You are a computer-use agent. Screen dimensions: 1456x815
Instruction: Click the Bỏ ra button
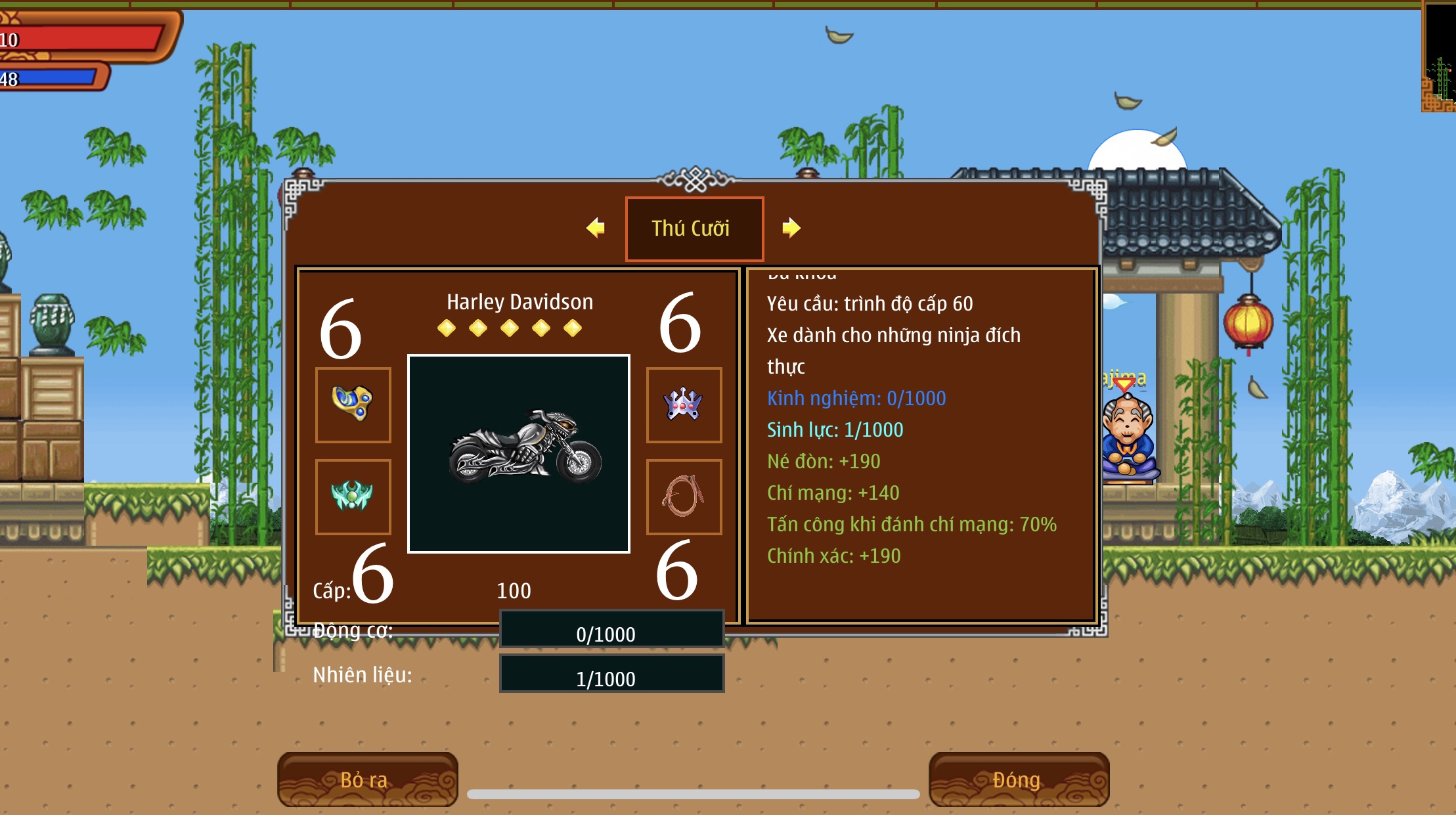point(367,780)
